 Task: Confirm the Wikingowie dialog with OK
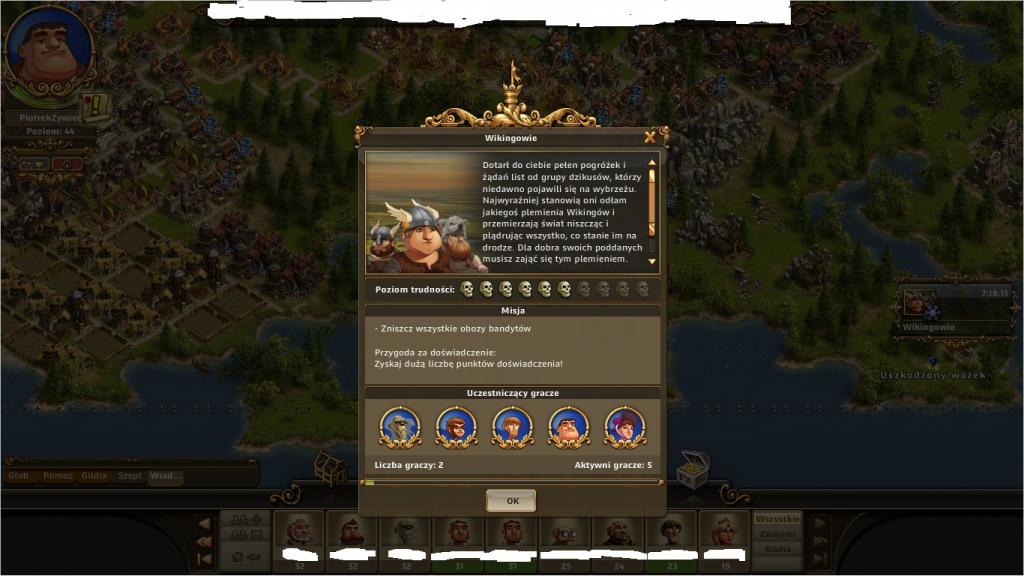(511, 500)
